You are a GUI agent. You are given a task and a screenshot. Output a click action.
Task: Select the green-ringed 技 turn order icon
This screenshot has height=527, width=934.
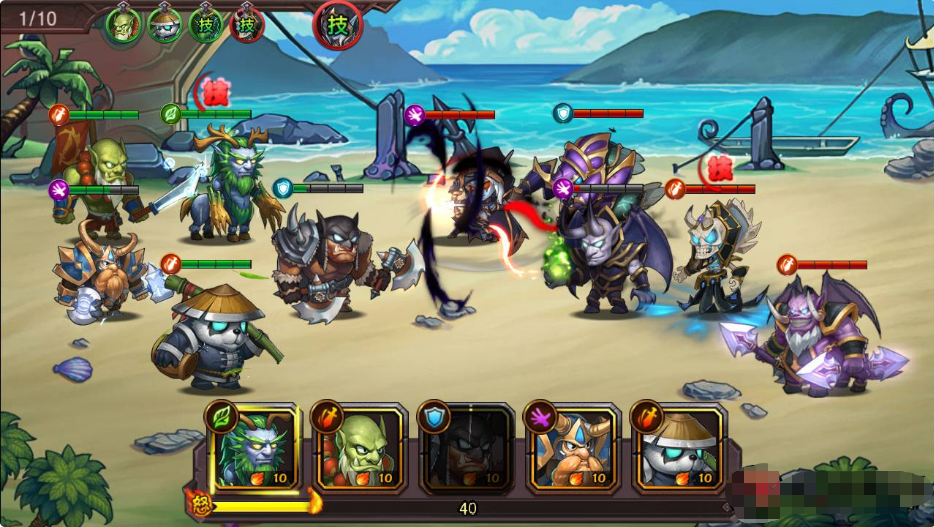click(206, 24)
